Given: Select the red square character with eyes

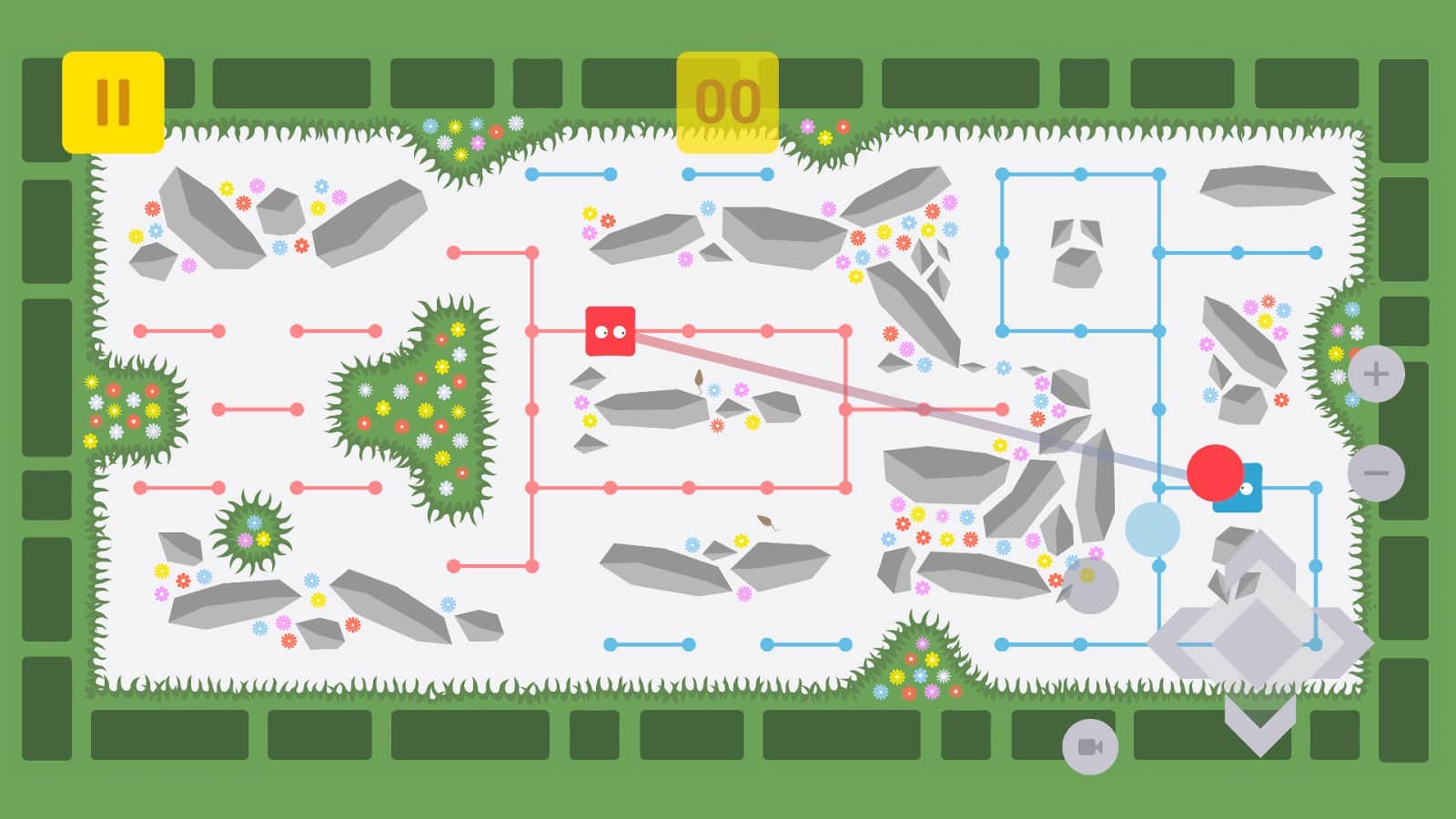Looking at the screenshot, I should (609, 330).
